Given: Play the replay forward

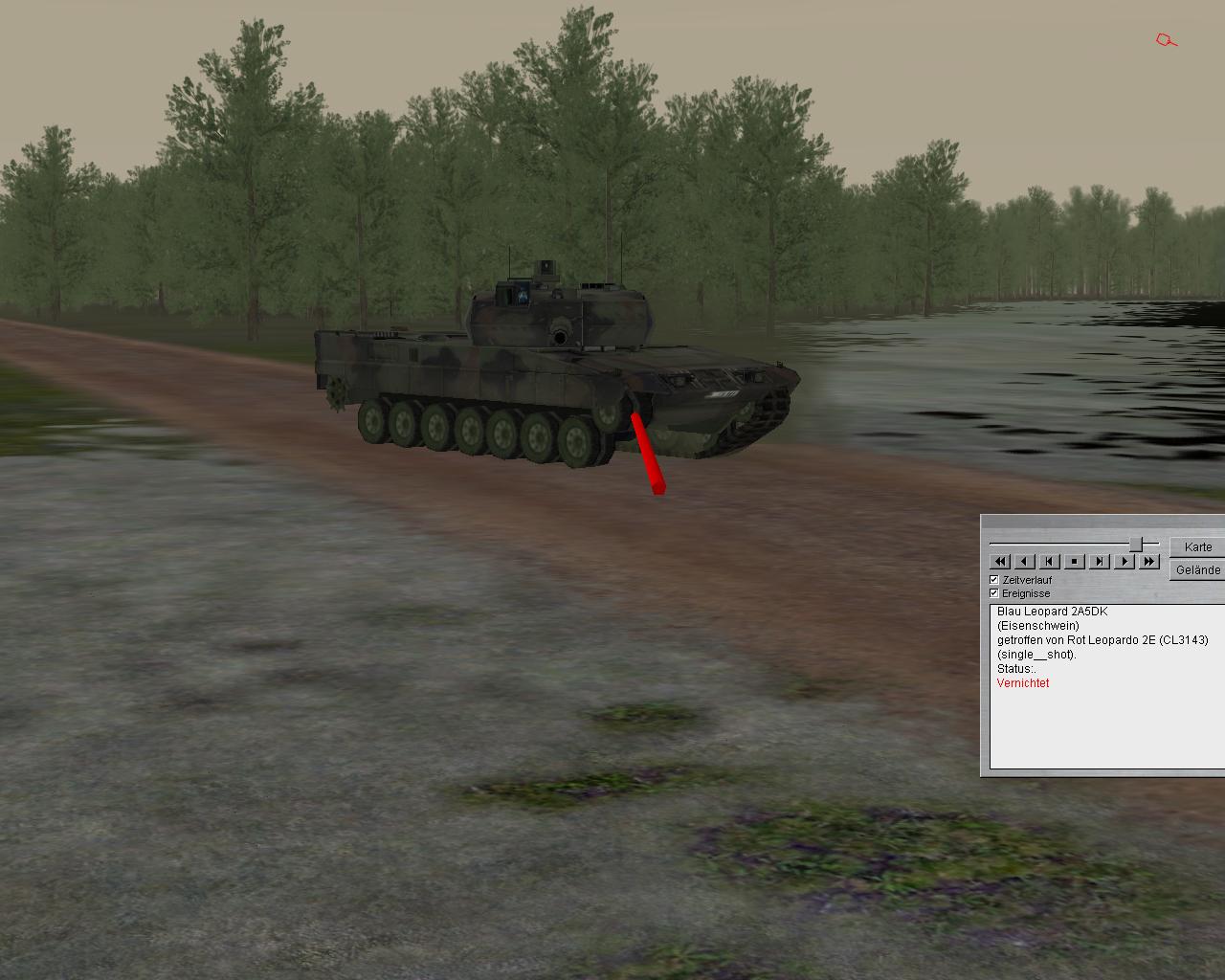Looking at the screenshot, I should tap(1125, 562).
